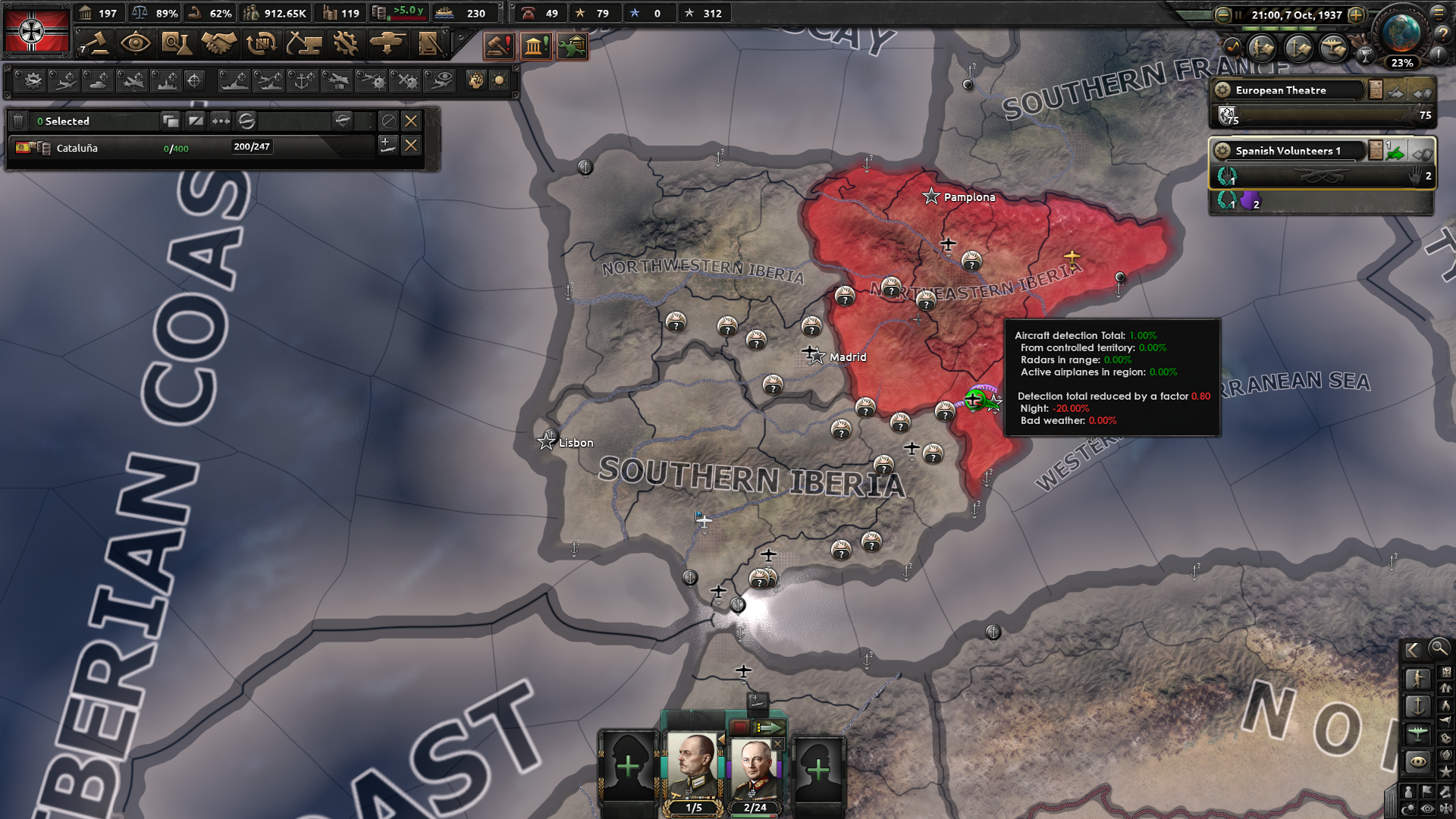
Task: Open the Production gears tab
Action: pyautogui.click(x=346, y=44)
